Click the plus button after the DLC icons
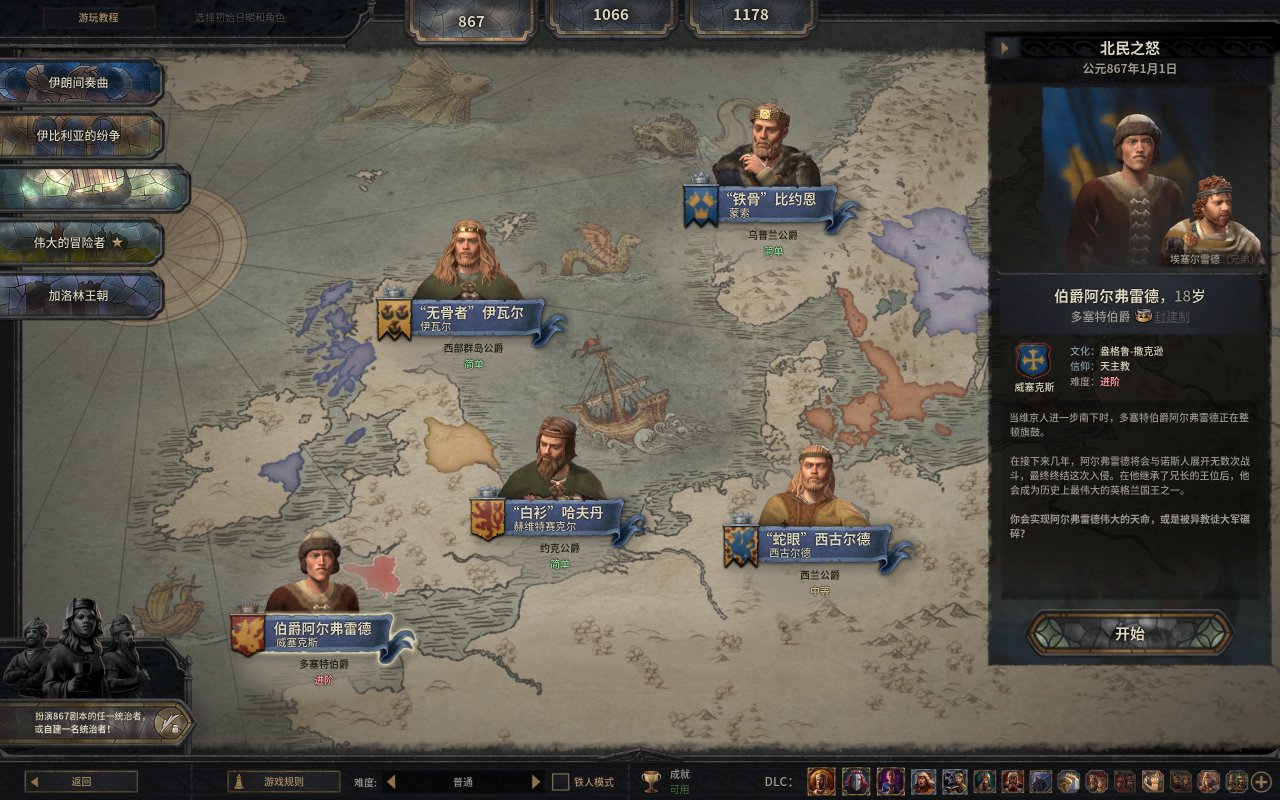This screenshot has width=1280, height=800. pos(1260,782)
